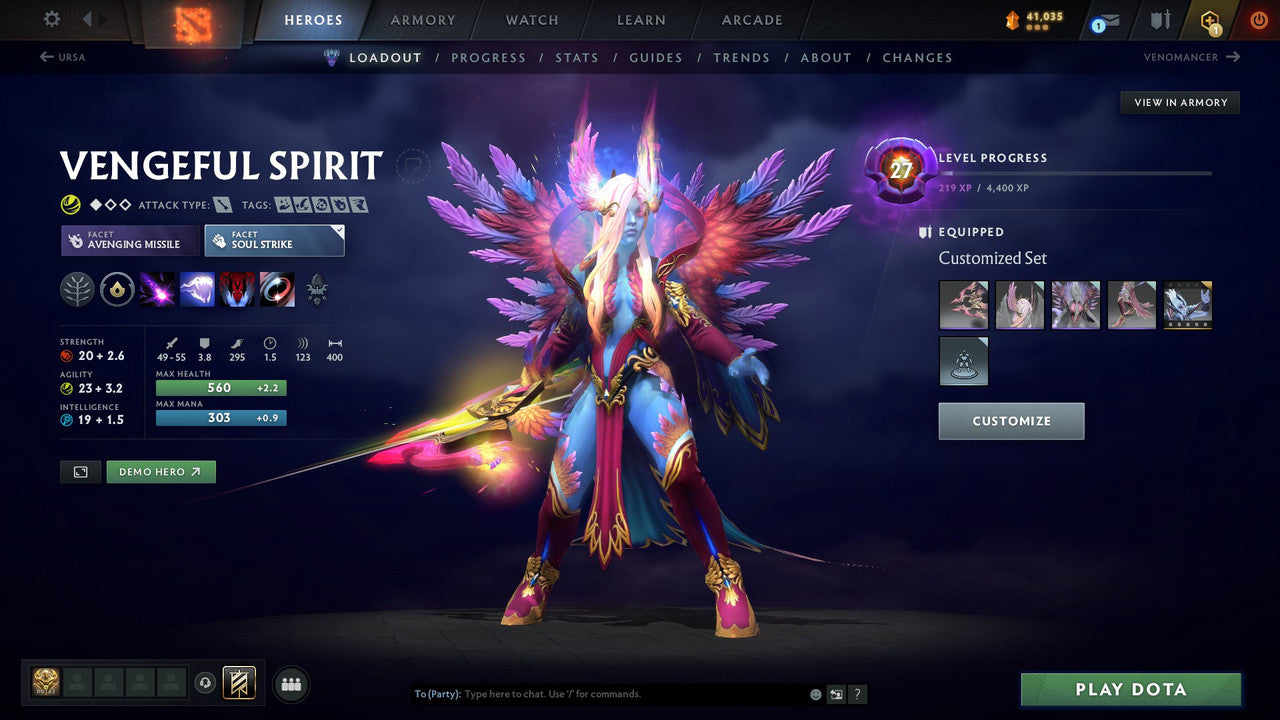This screenshot has height=720, width=1280.
Task: Select the Avenging Missile facet
Action: pos(129,240)
